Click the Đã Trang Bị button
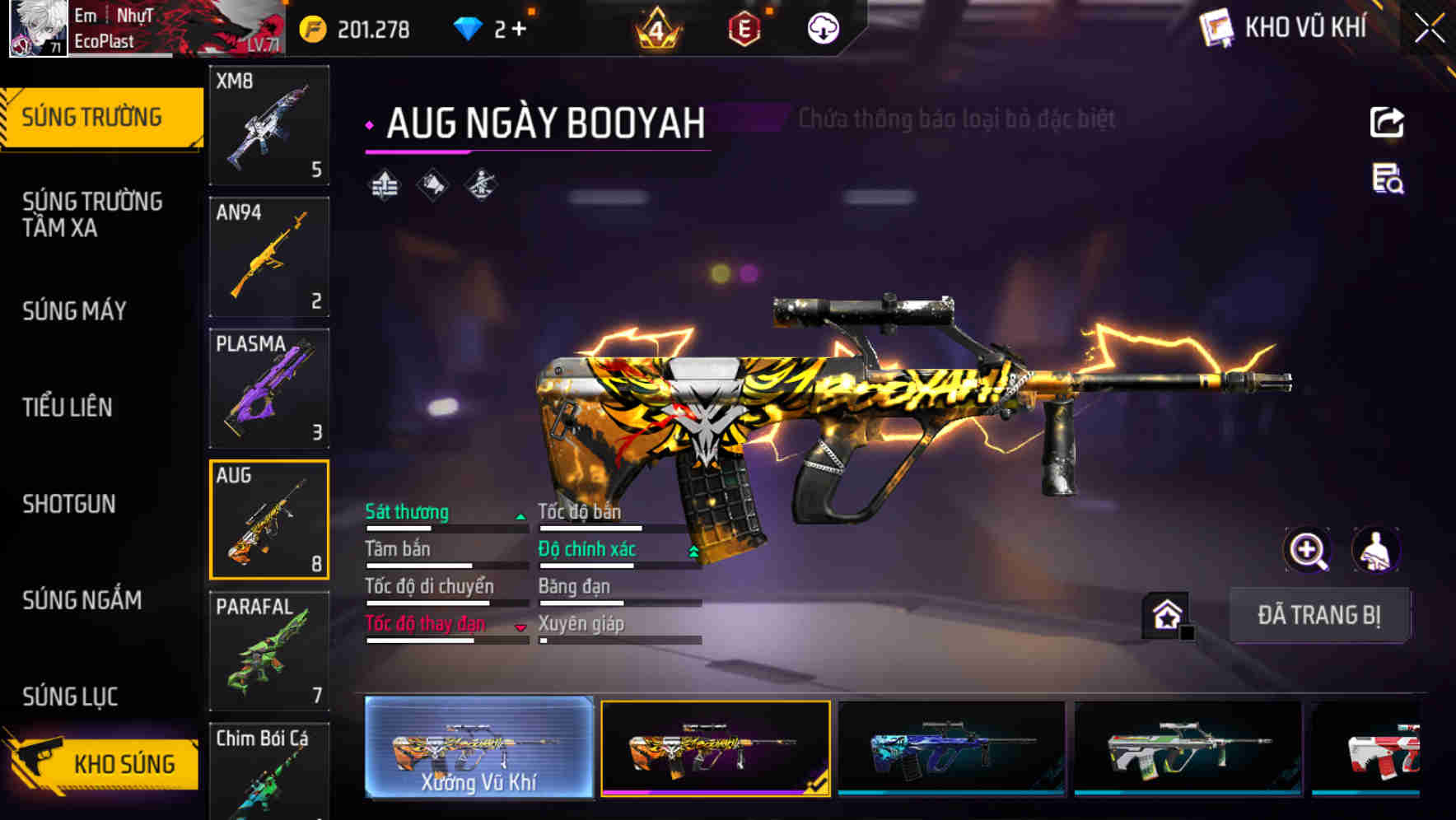 tap(1318, 615)
